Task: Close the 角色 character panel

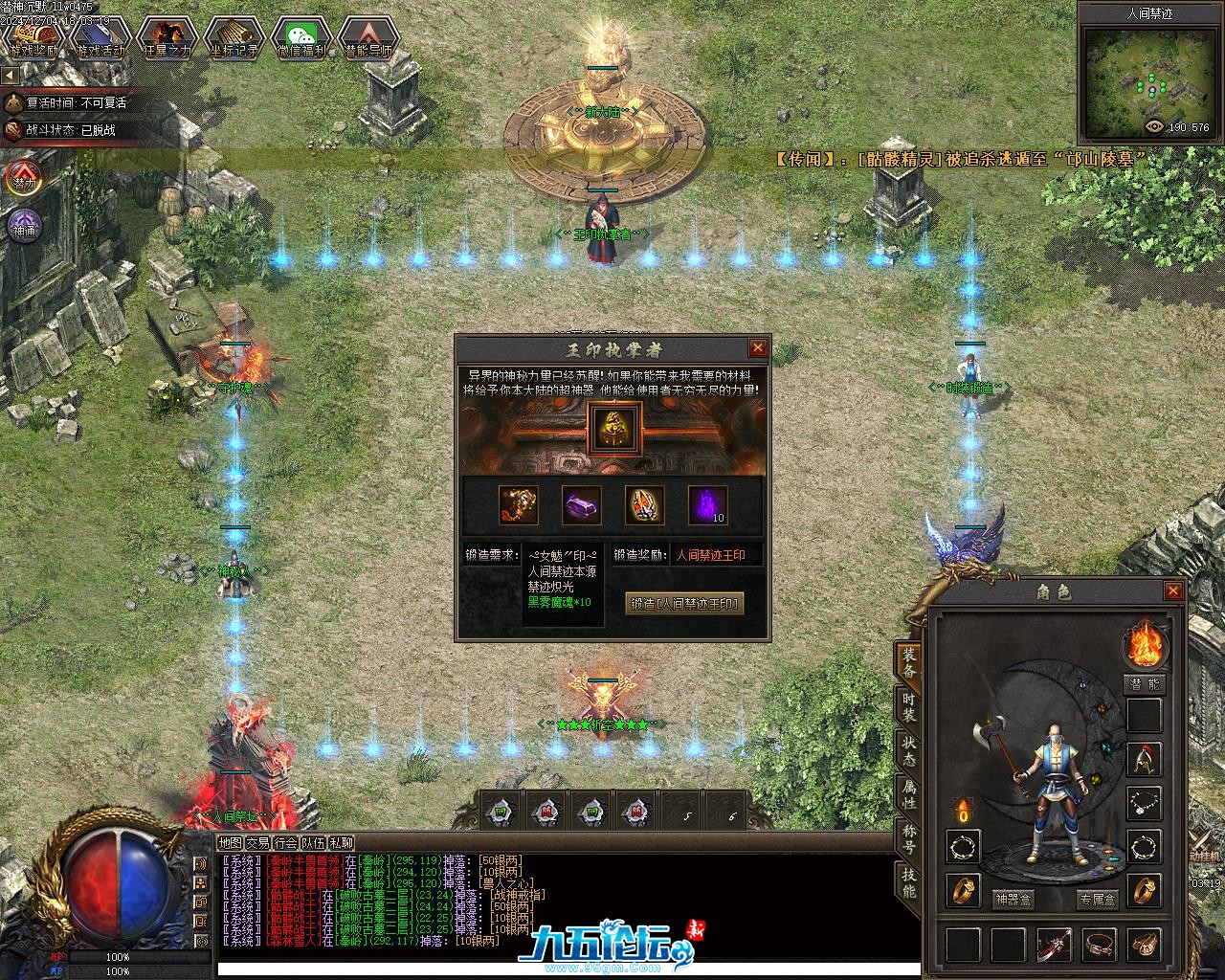Action: [1173, 591]
